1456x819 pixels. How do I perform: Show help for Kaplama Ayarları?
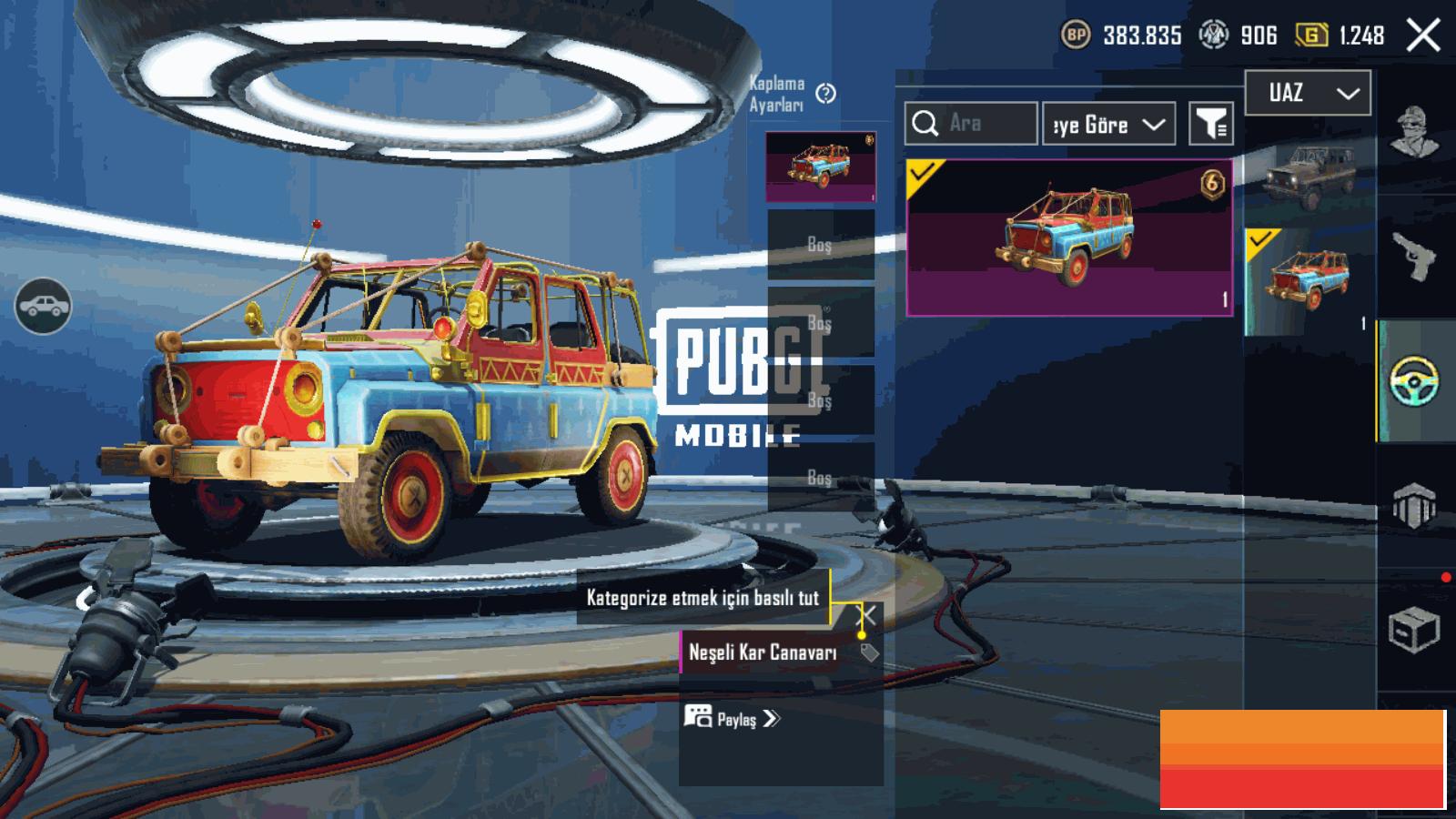(x=825, y=94)
